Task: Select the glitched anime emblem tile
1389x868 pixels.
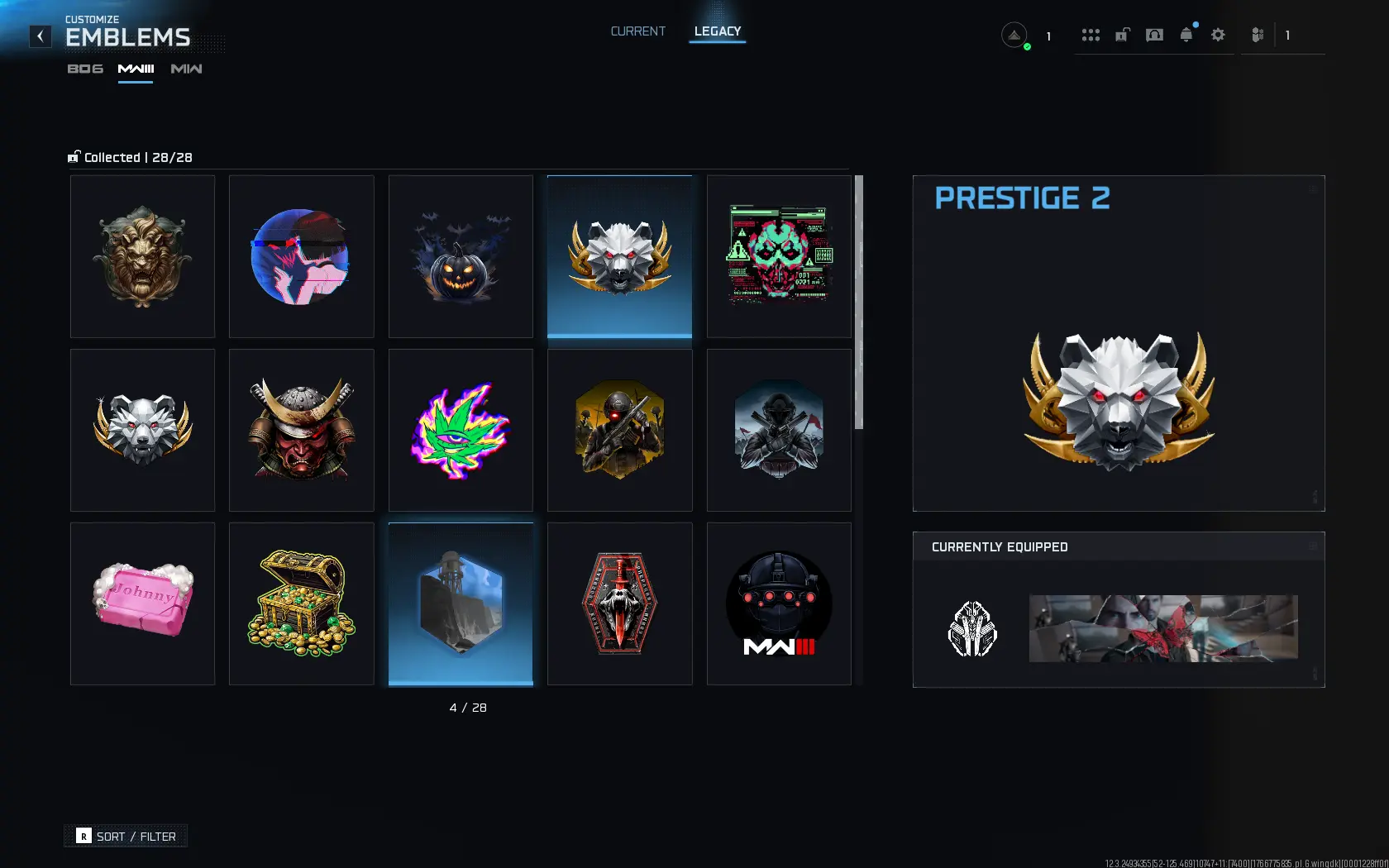Action: coord(301,256)
